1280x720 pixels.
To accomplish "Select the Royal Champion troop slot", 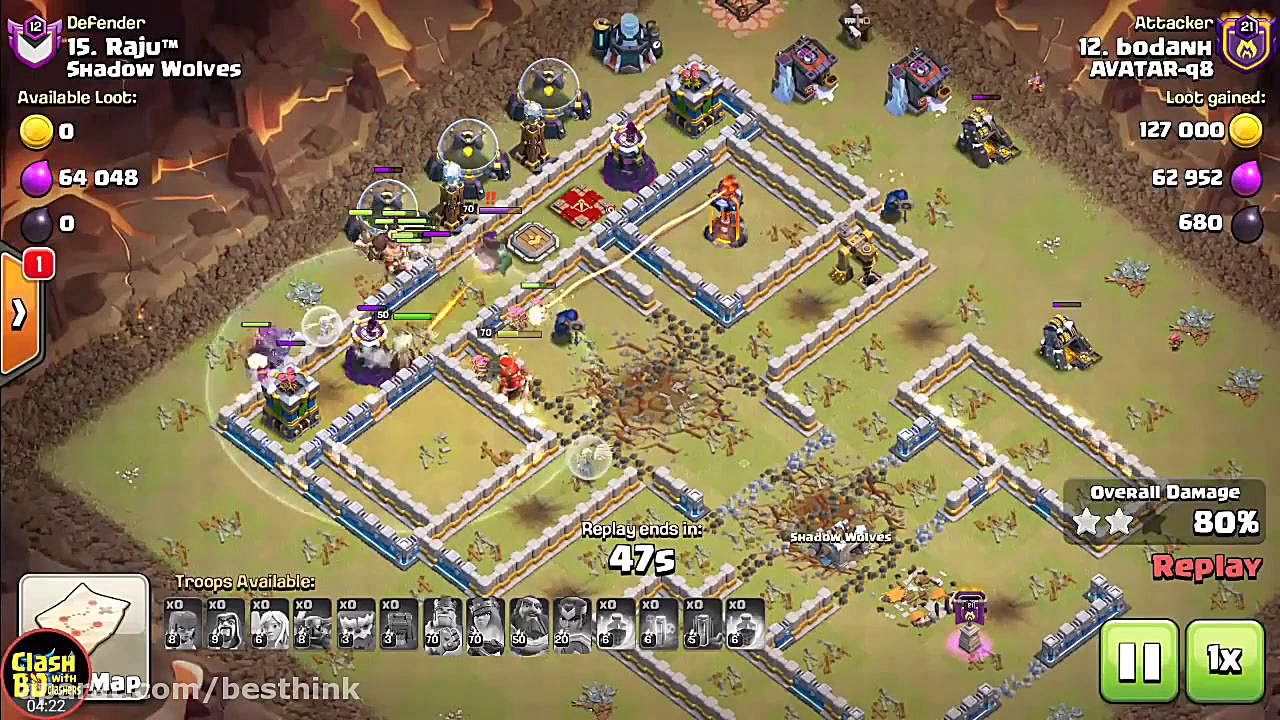I will 573,625.
